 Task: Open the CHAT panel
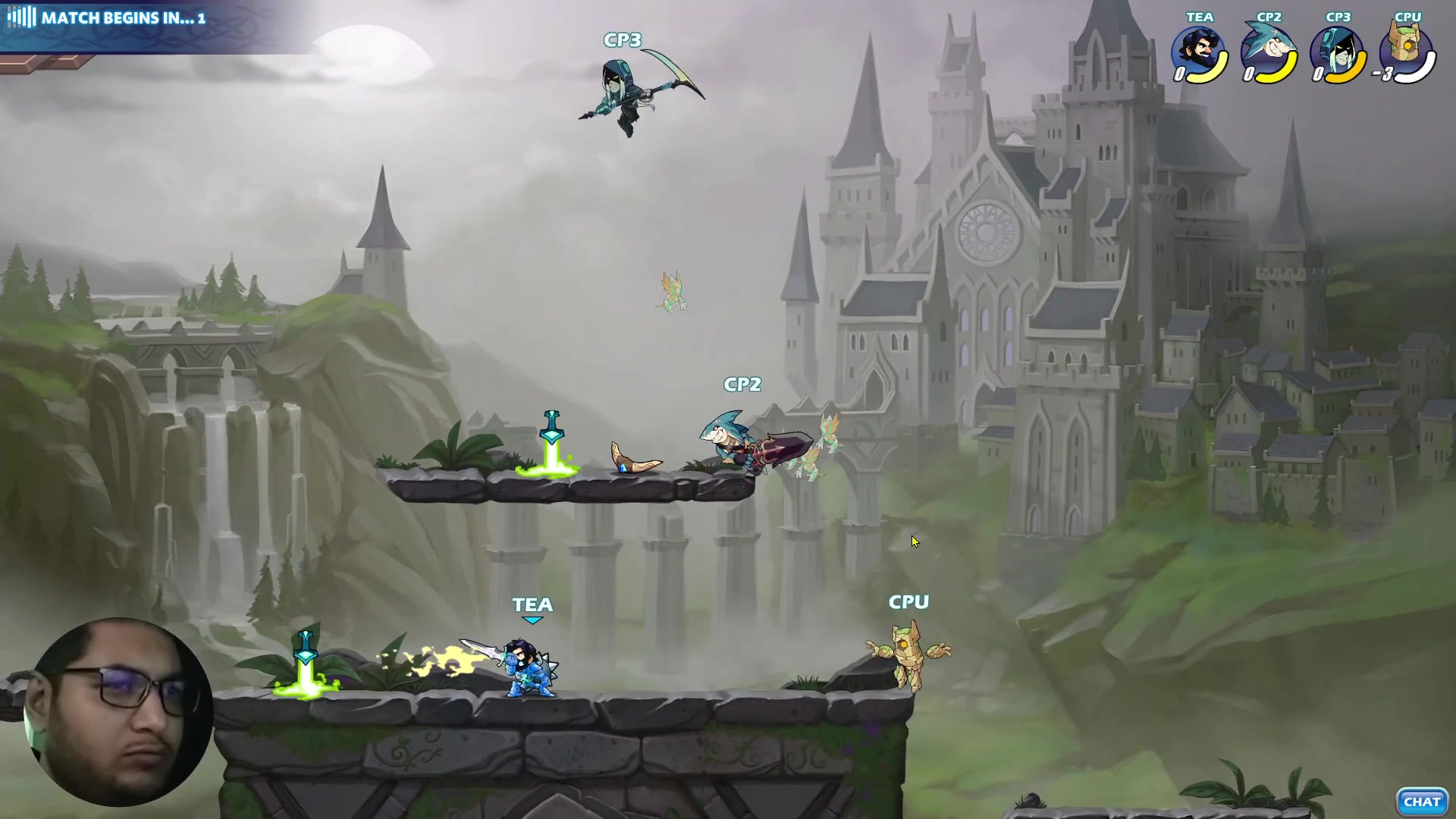pyautogui.click(x=1421, y=802)
